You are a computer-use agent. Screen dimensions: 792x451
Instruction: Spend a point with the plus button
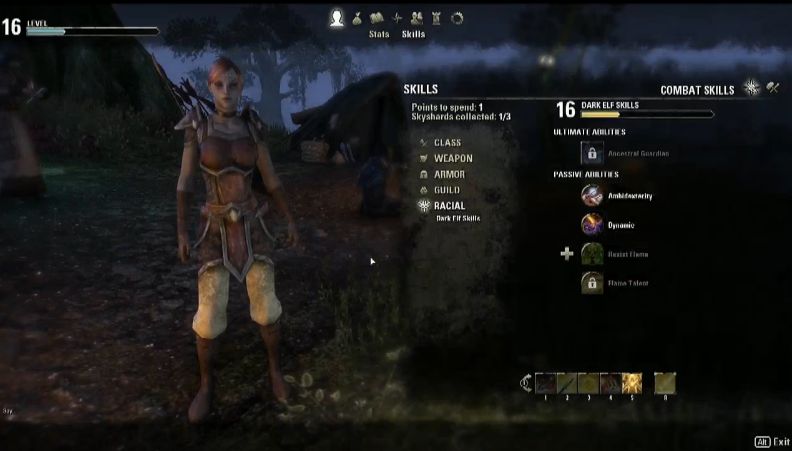coord(567,254)
